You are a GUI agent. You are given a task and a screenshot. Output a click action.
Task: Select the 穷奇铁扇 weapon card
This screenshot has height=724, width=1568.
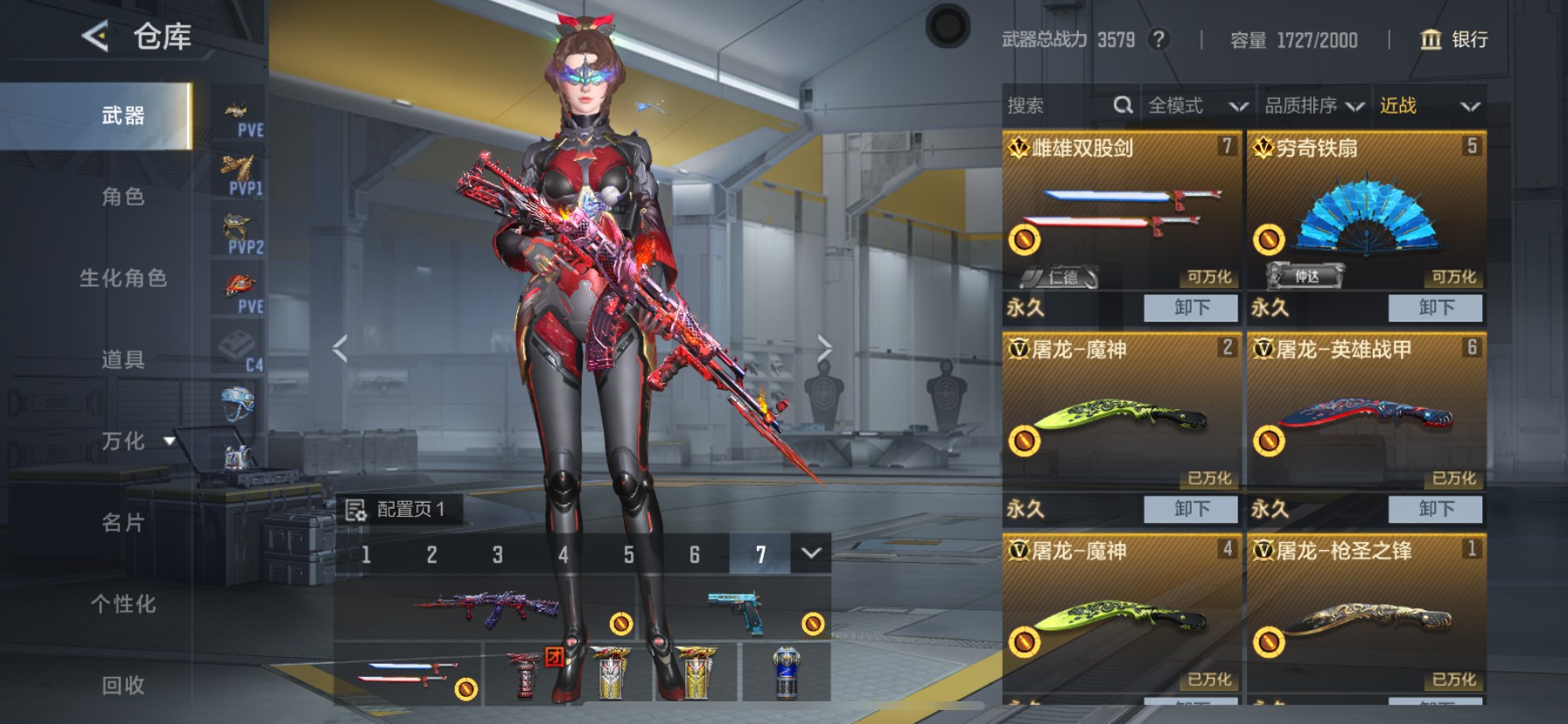(1366, 219)
